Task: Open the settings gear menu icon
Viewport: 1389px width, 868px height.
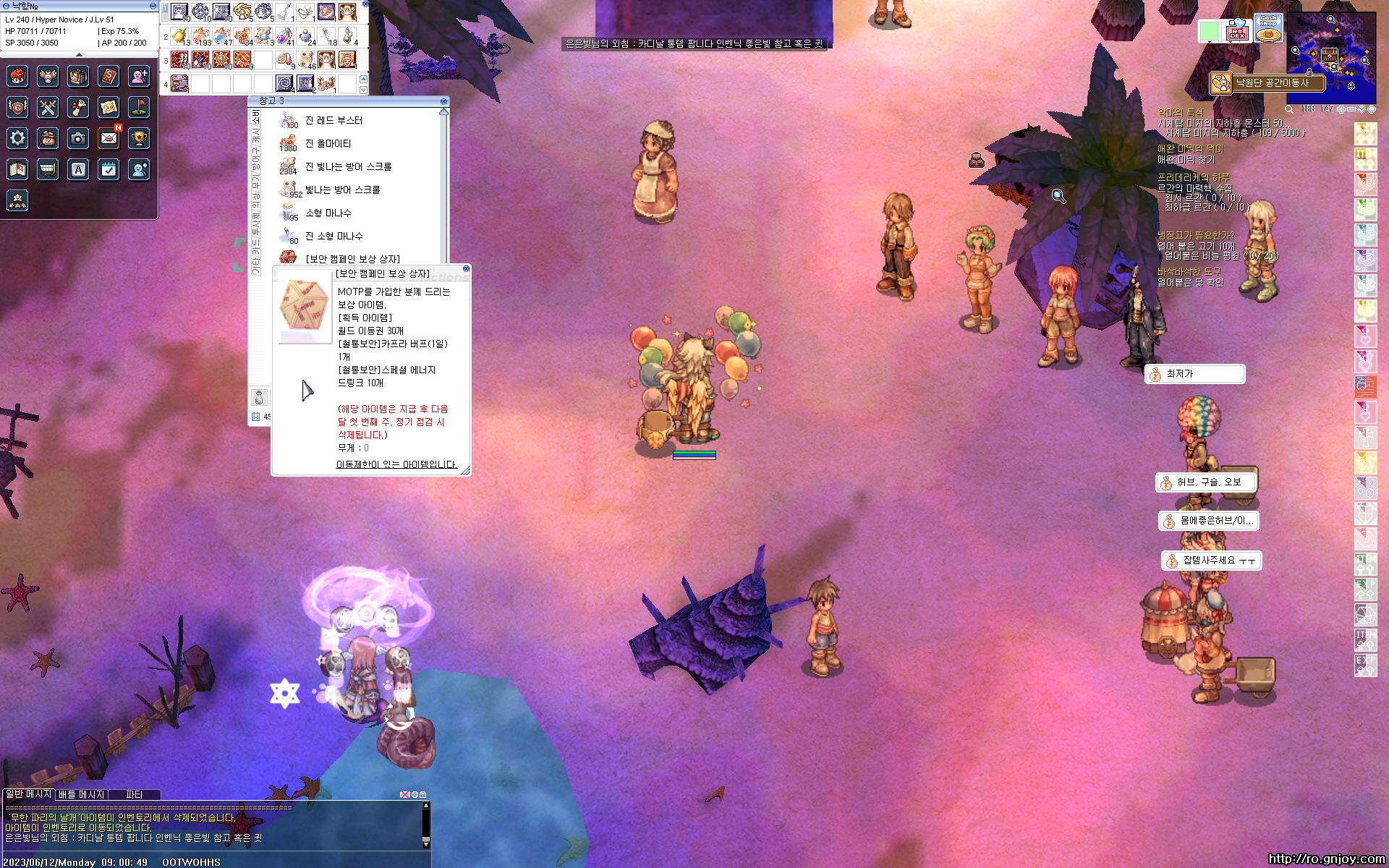Action: (18, 138)
